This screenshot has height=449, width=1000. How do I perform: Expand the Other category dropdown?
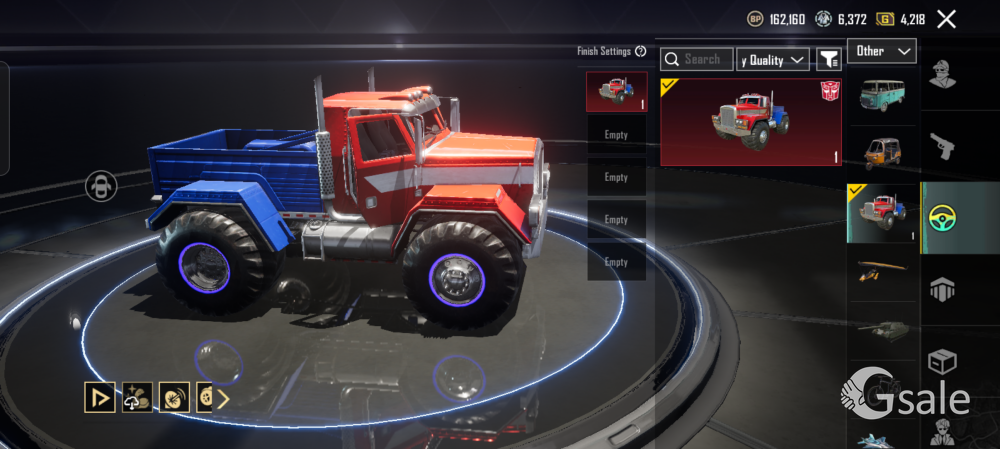click(881, 51)
